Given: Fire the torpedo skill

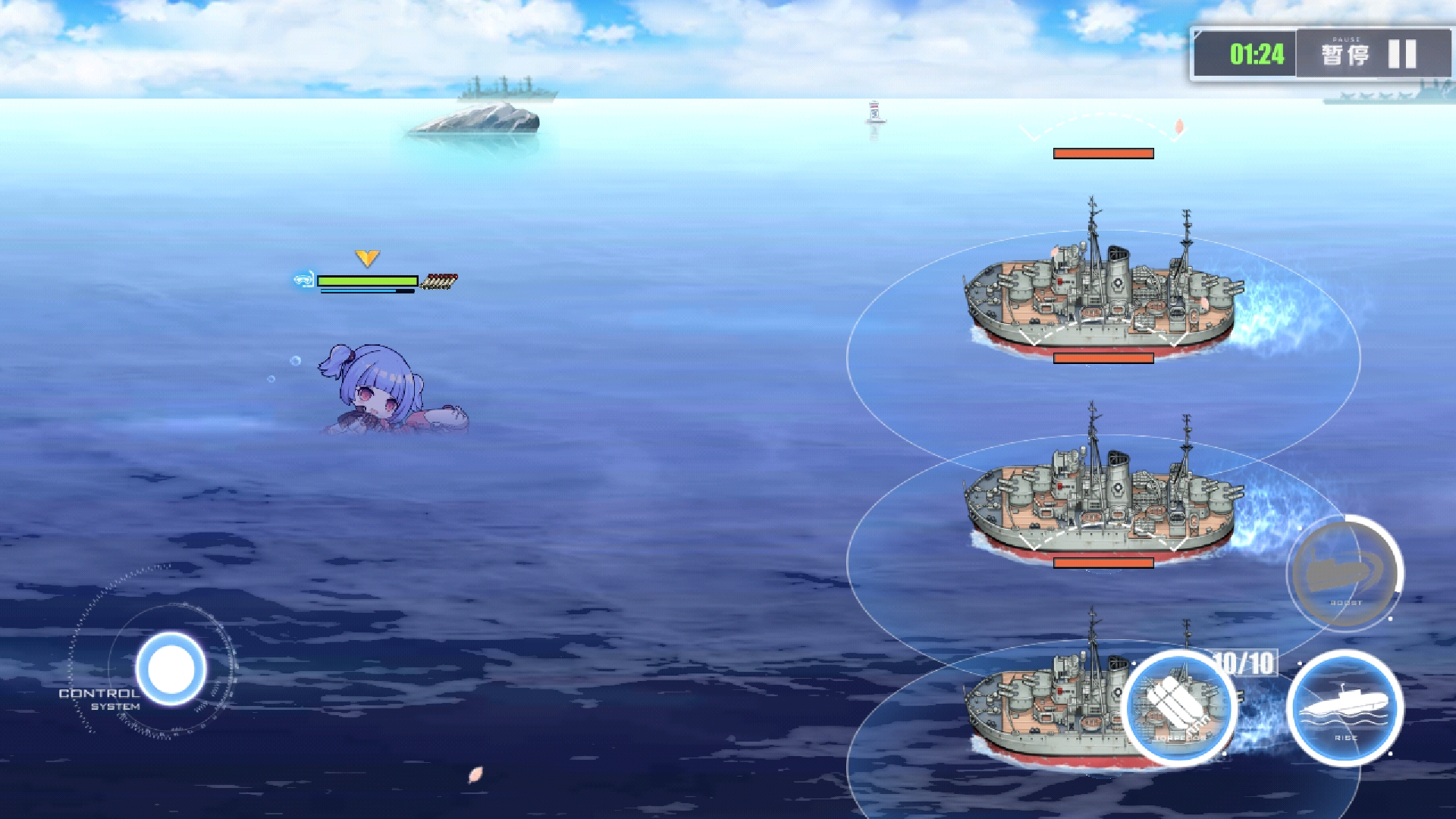Looking at the screenshot, I should 1179,708.
